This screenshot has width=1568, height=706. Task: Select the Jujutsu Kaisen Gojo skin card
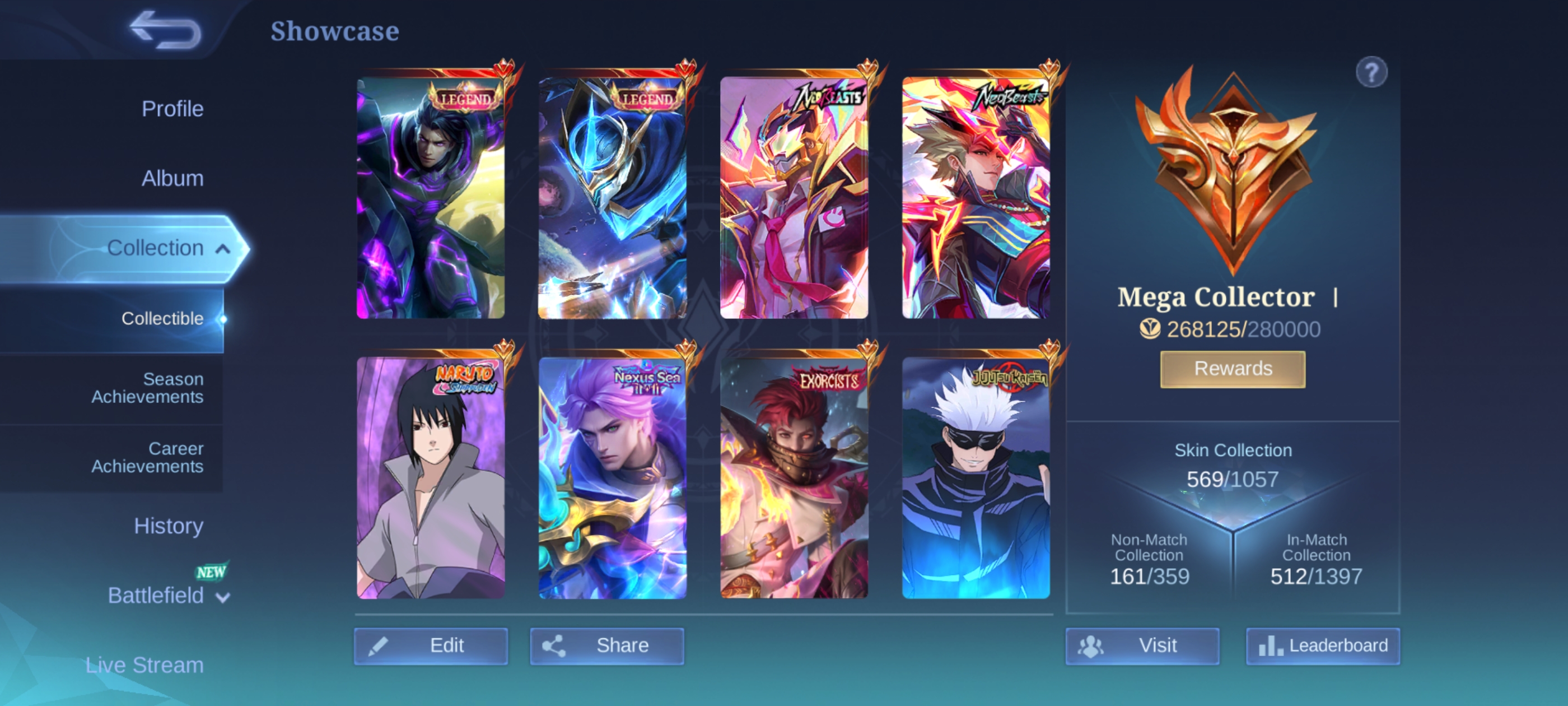tap(975, 477)
